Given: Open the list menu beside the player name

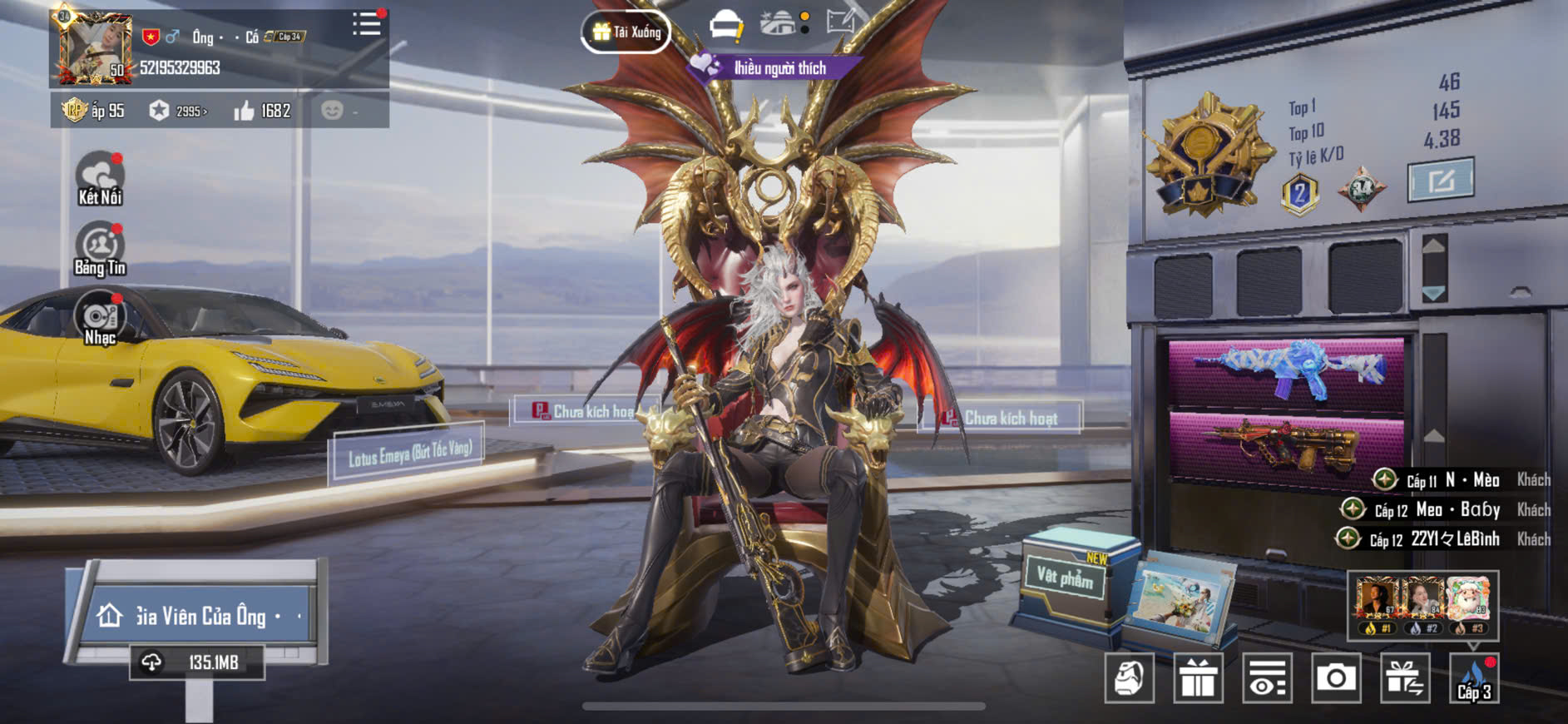Looking at the screenshot, I should click(366, 24).
